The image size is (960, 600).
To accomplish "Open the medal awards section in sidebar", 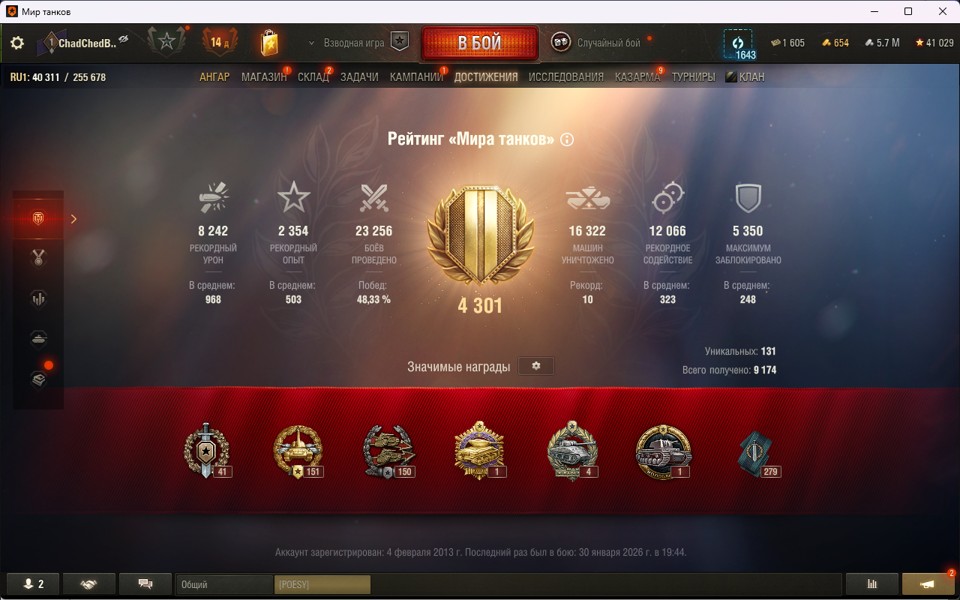I will 40,258.
